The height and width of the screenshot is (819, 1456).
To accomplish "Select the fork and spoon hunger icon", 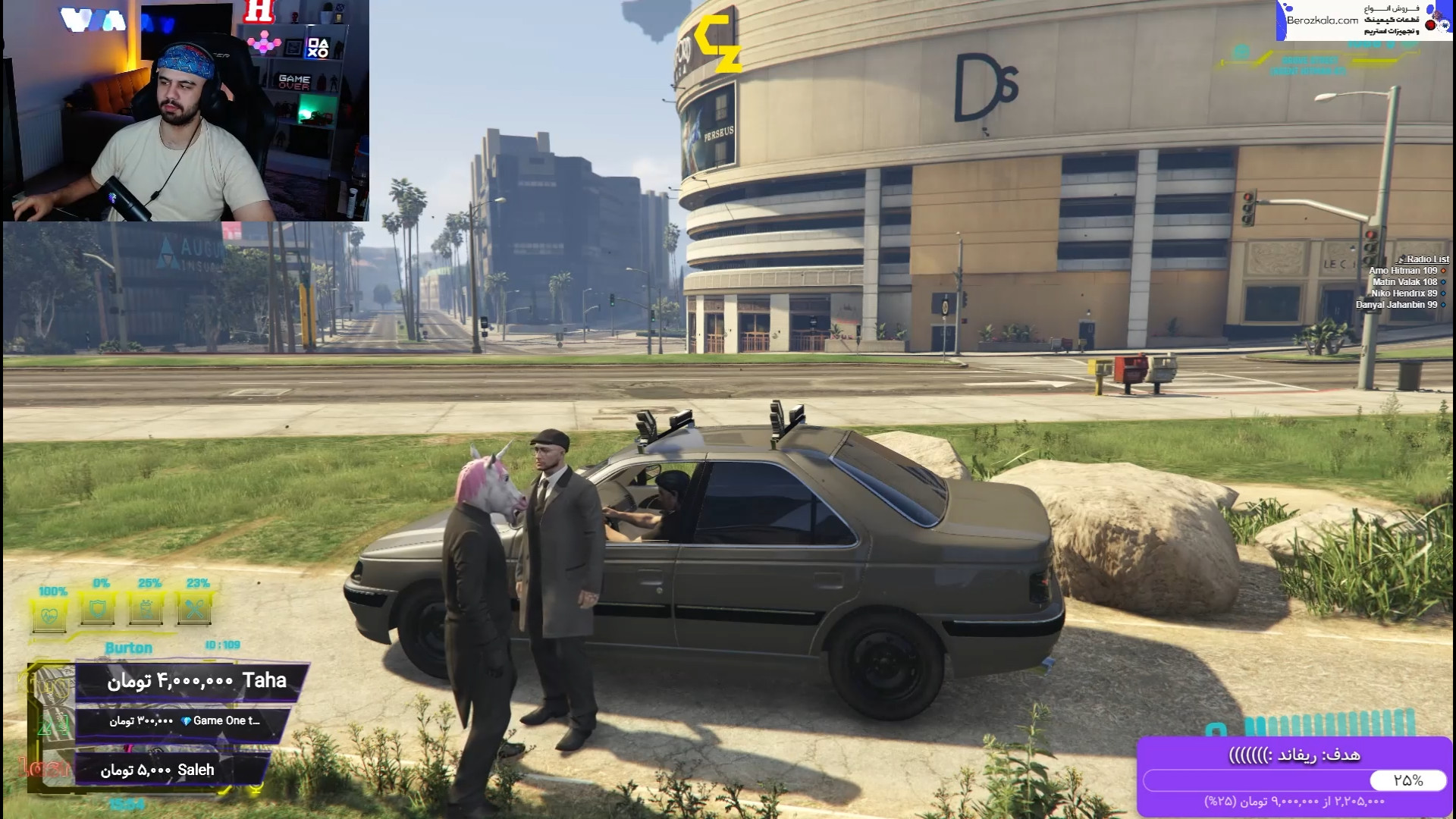I will click(196, 609).
